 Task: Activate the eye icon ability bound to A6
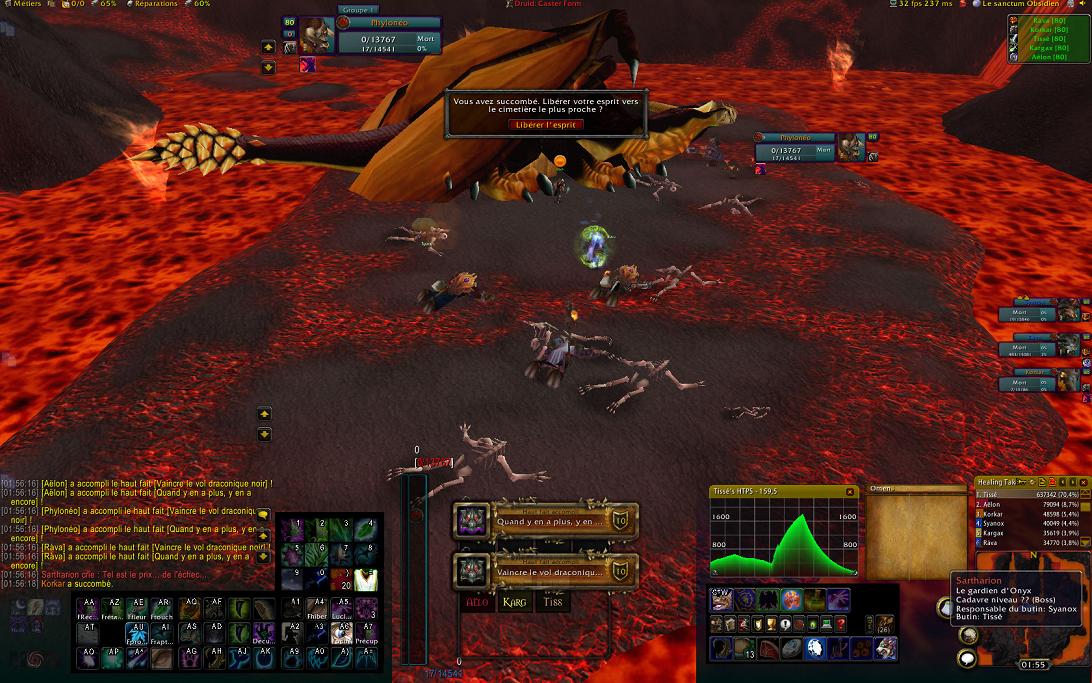(x=342, y=631)
